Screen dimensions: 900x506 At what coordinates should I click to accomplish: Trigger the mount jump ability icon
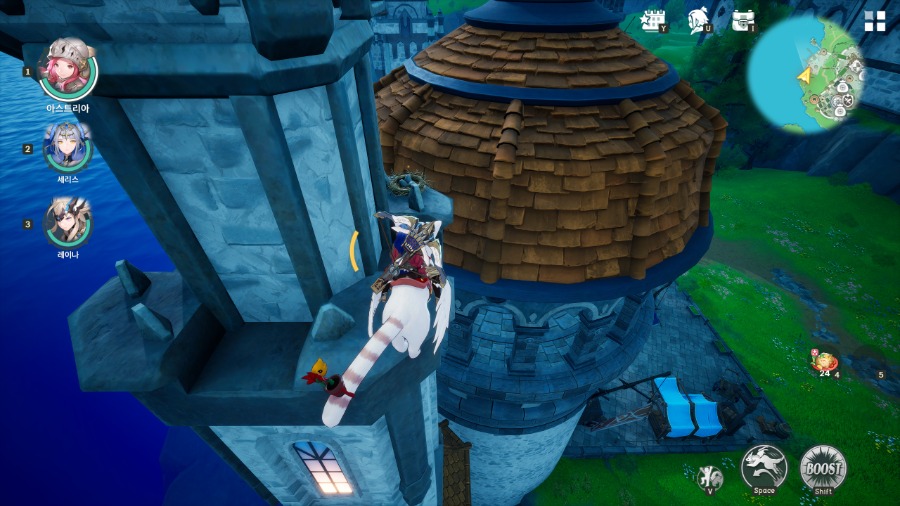(x=764, y=467)
